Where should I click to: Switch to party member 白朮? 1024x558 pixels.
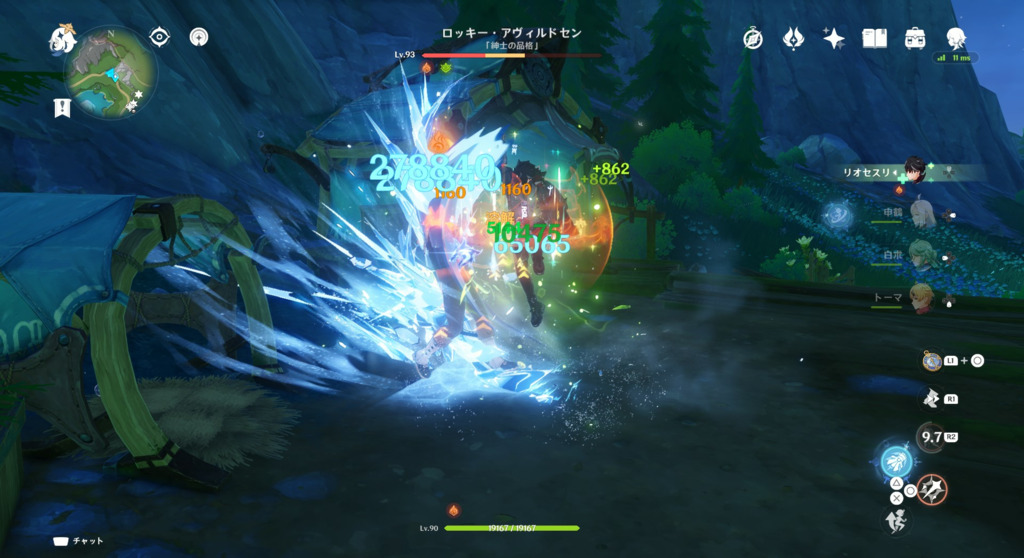click(x=921, y=254)
